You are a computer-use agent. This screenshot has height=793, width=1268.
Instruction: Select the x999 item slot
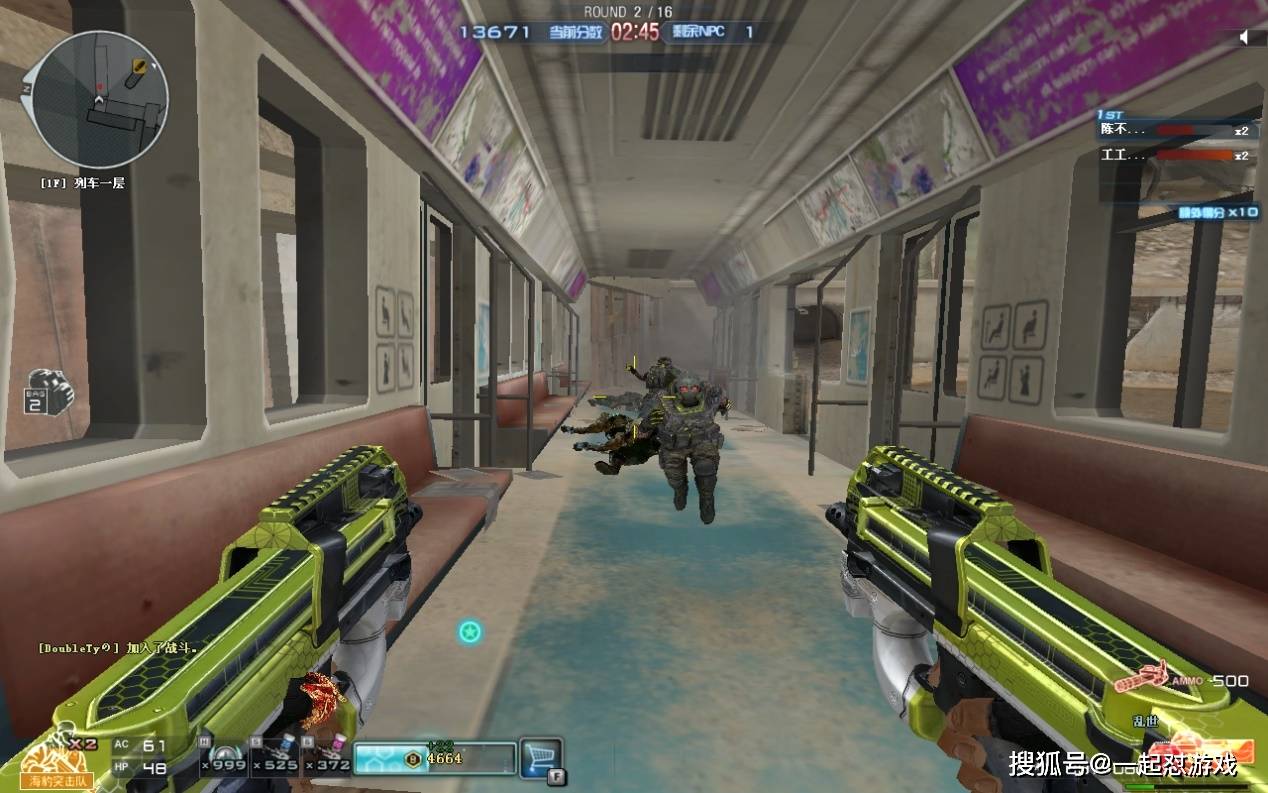point(224,757)
